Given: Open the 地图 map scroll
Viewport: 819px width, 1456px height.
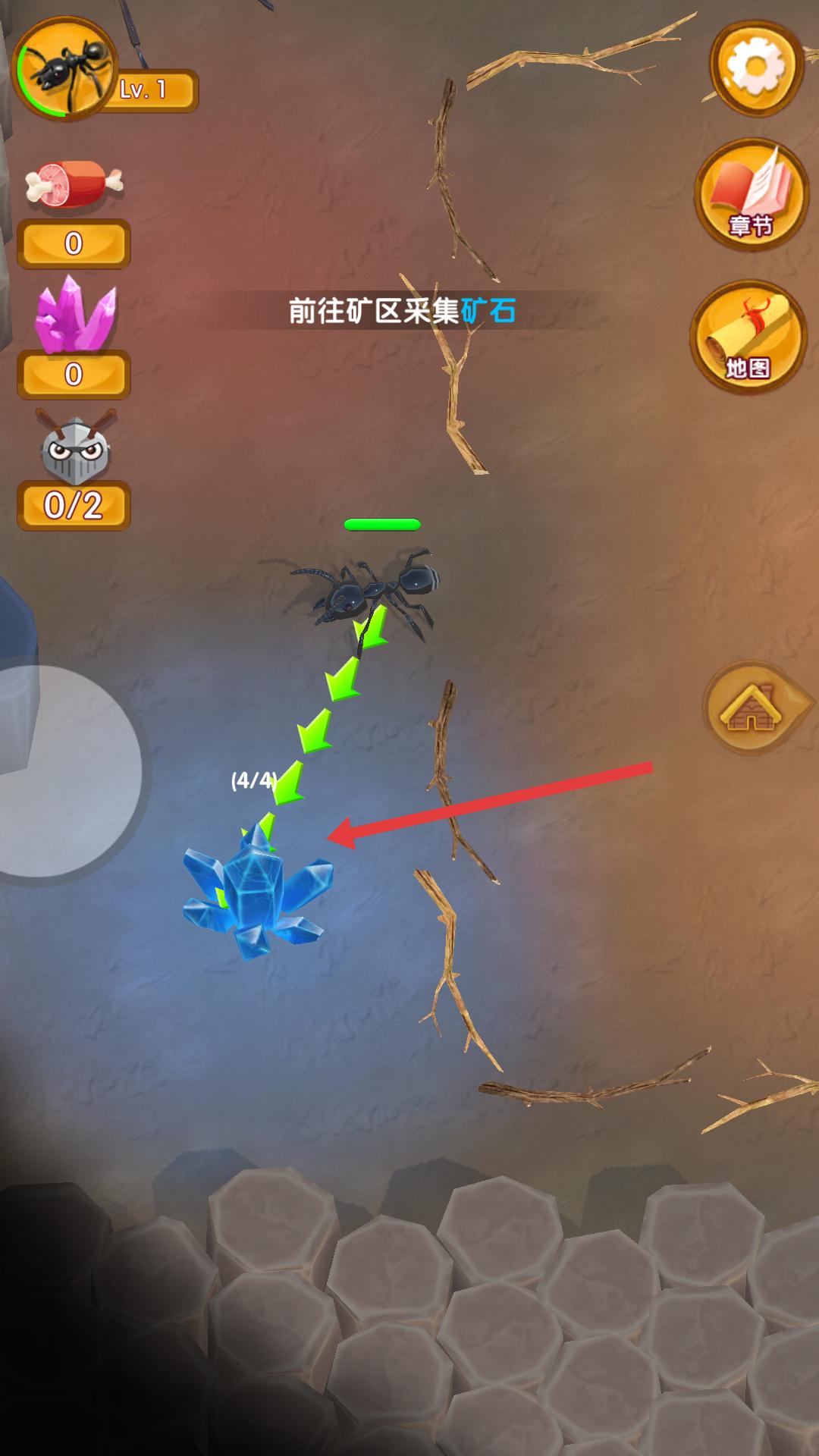Looking at the screenshot, I should (x=749, y=337).
